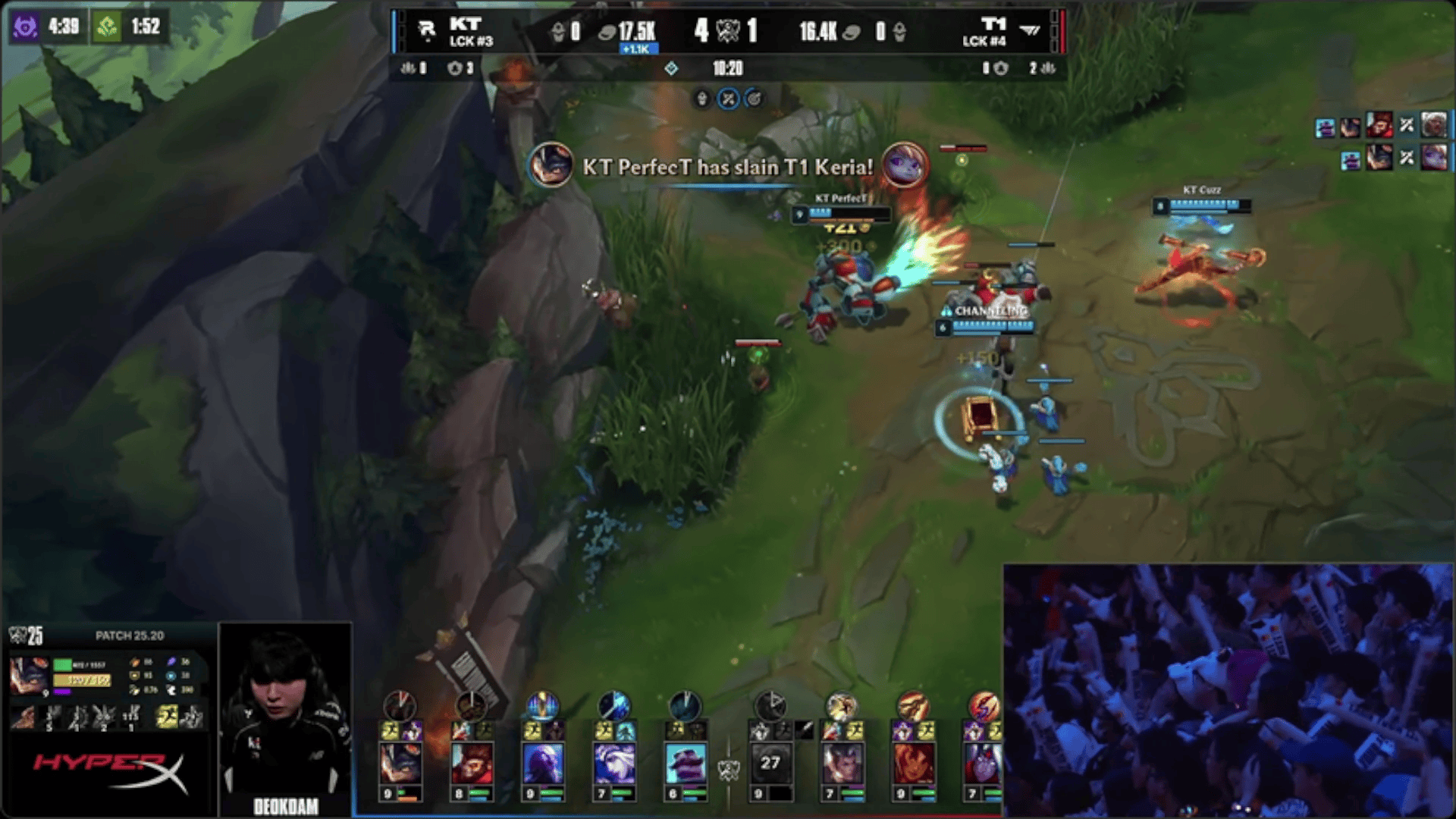This screenshot has width=1456, height=819.
Task: Click the highlighted crossed-swords icon under game timer
Action: tap(728, 99)
